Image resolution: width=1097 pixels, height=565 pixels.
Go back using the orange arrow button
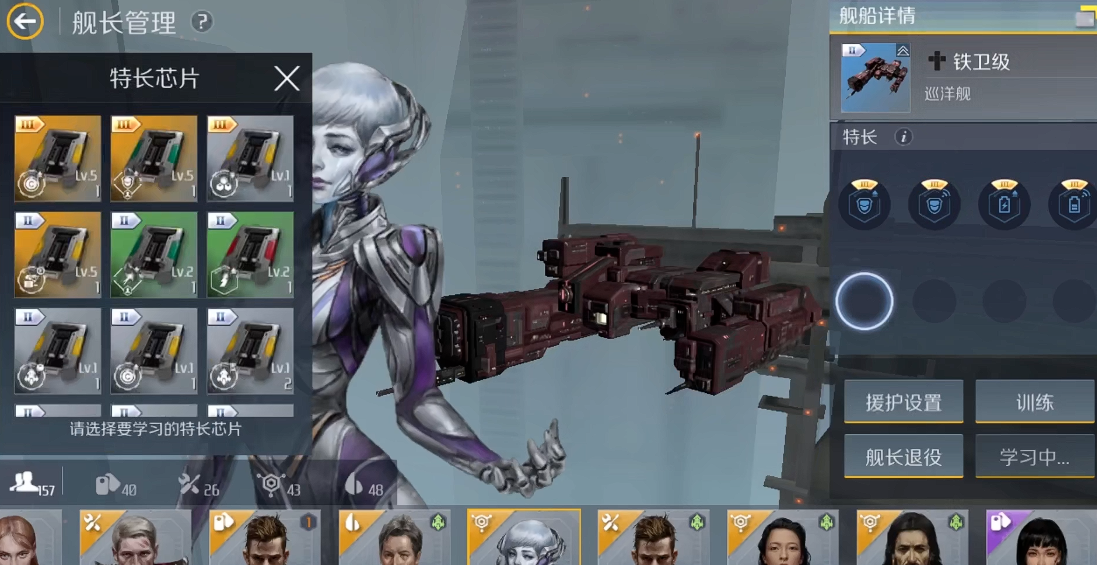[x=25, y=21]
